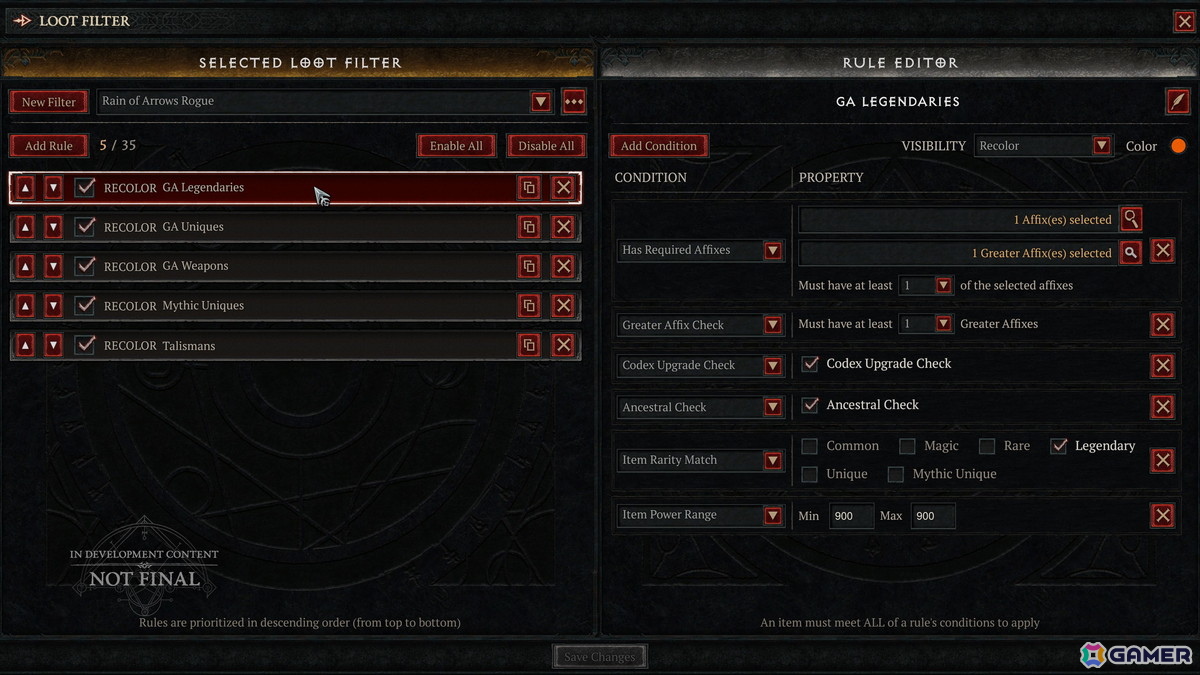Select the GA Uniques rule row
Viewport: 1200px width, 675px height.
point(300,227)
